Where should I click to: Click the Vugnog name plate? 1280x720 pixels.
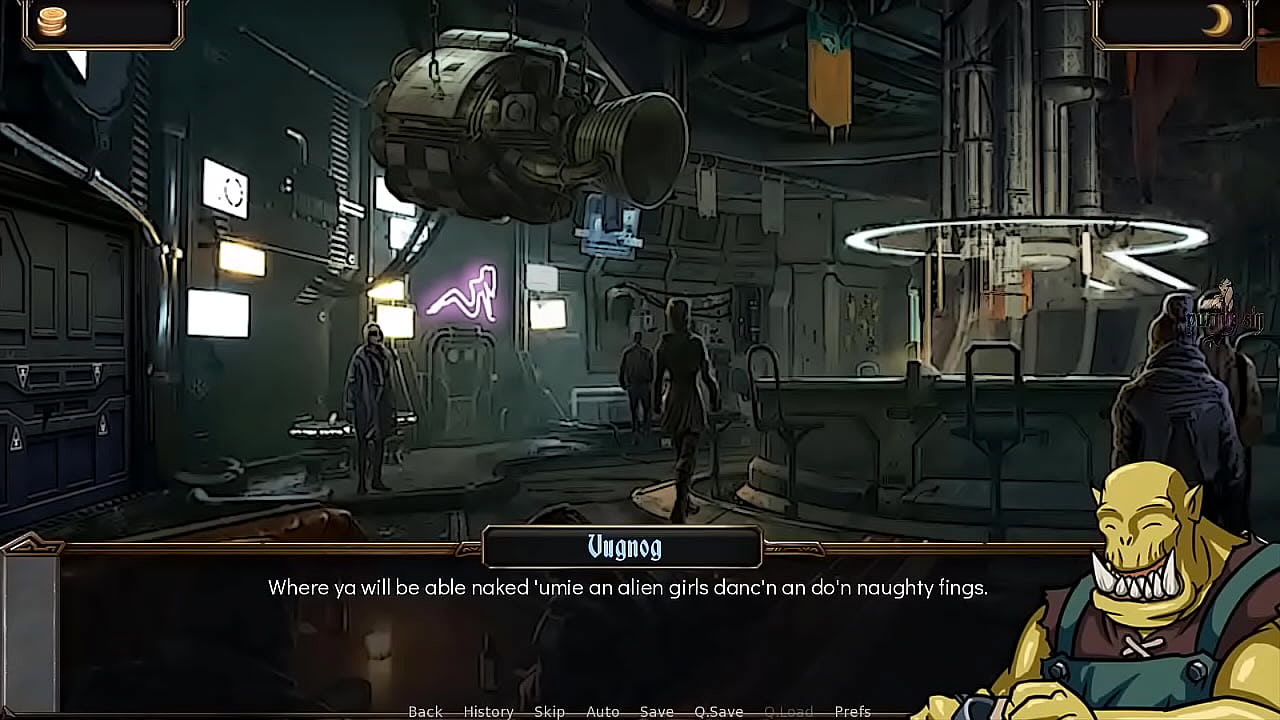[622, 547]
